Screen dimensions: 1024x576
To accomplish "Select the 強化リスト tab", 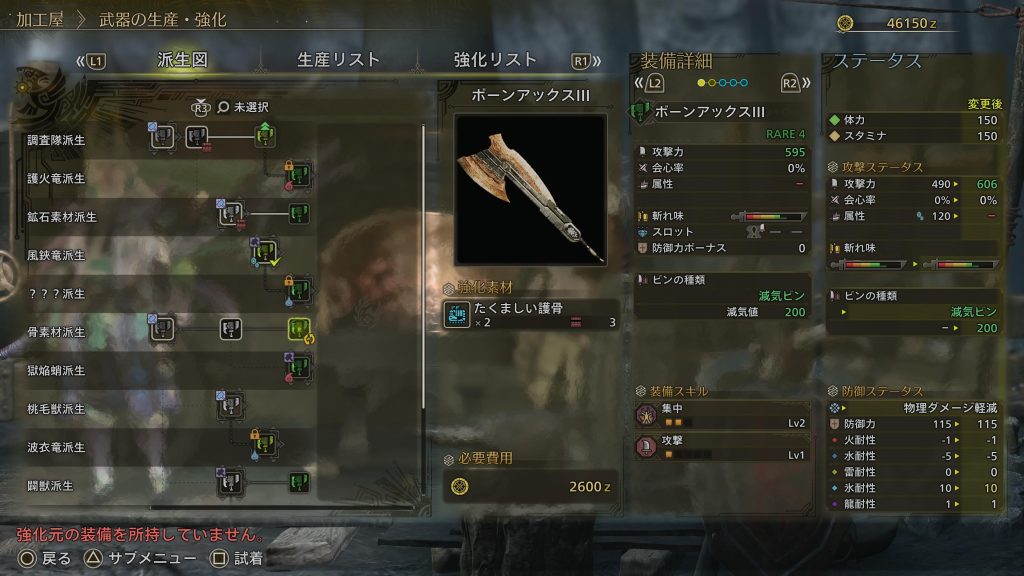I will coord(495,60).
